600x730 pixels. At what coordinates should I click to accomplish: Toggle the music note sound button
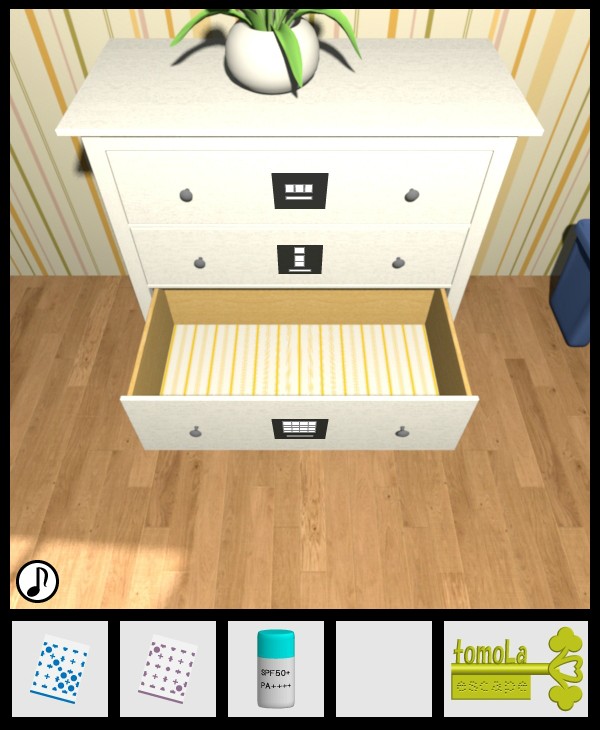pyautogui.click(x=37, y=581)
